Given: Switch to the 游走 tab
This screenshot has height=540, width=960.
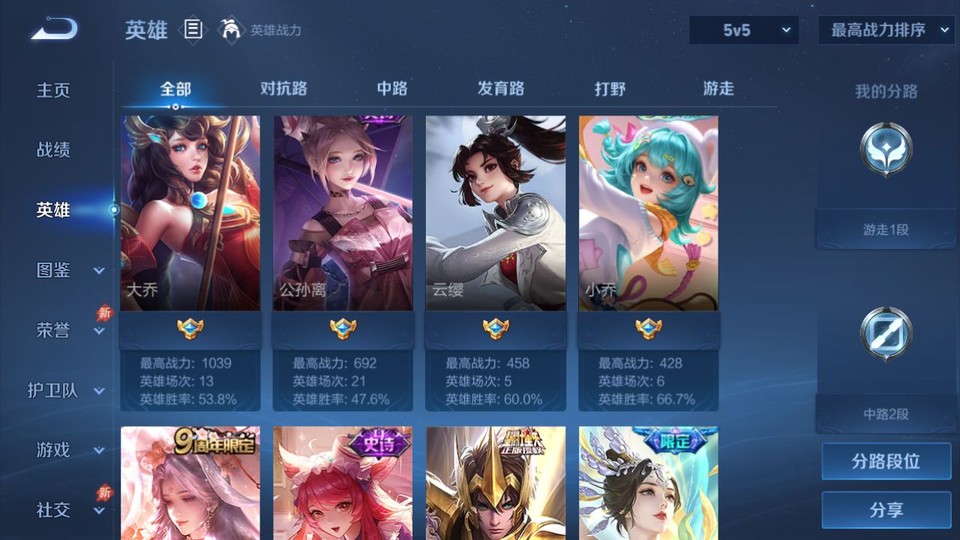Looking at the screenshot, I should [718, 89].
